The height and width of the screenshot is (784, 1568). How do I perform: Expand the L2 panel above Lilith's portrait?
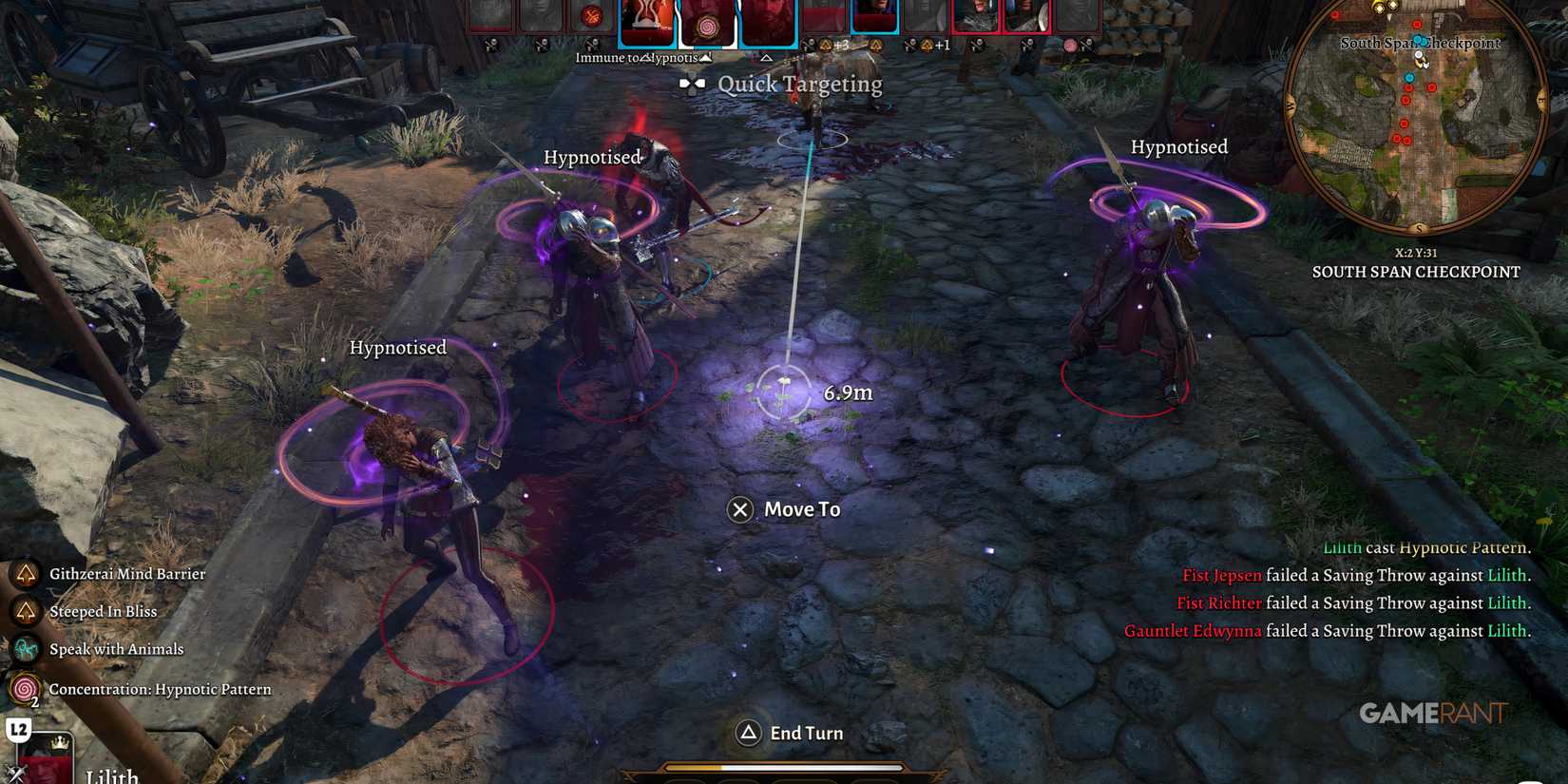coord(18,728)
